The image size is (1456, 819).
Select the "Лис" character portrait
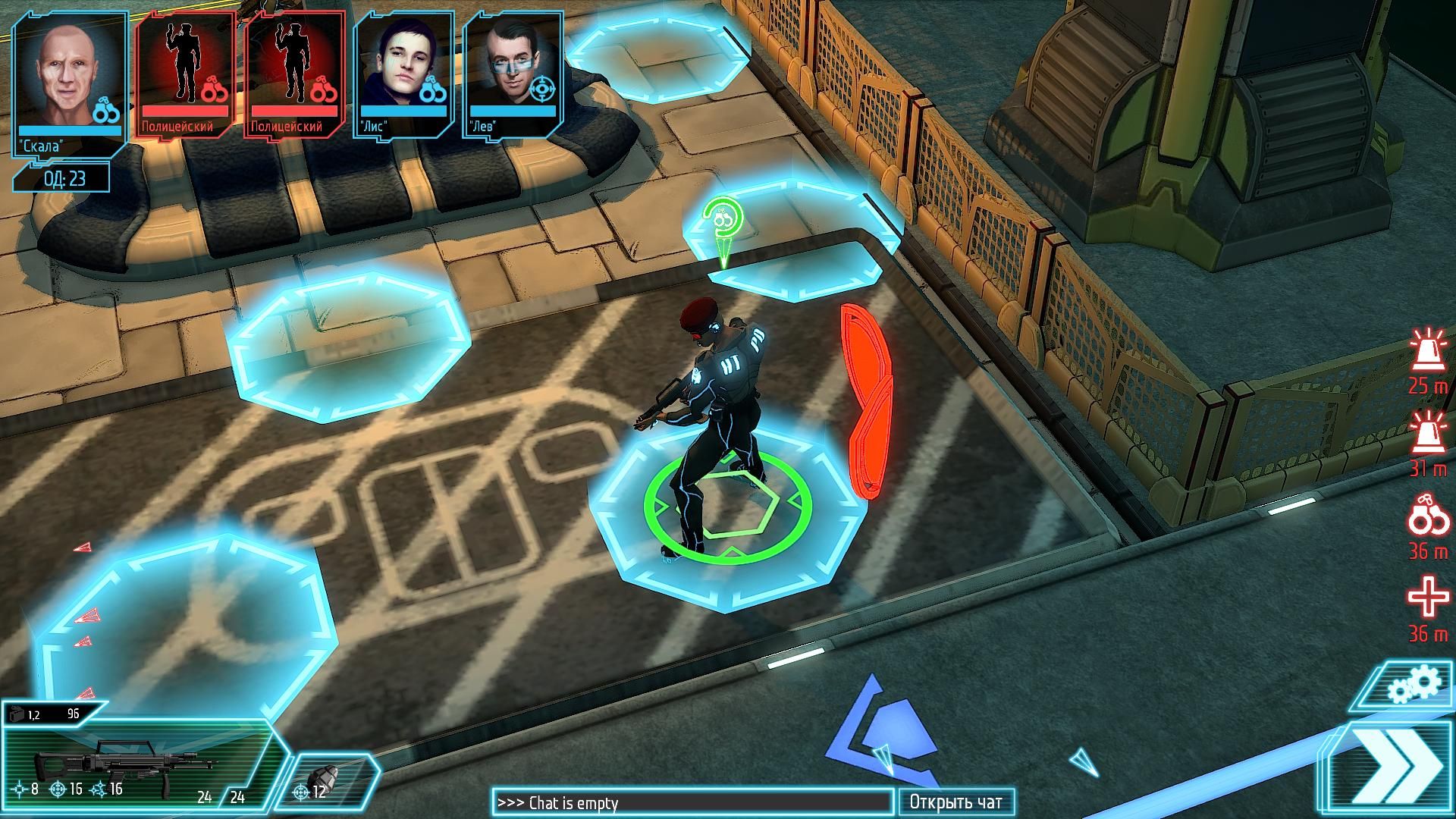click(403, 74)
